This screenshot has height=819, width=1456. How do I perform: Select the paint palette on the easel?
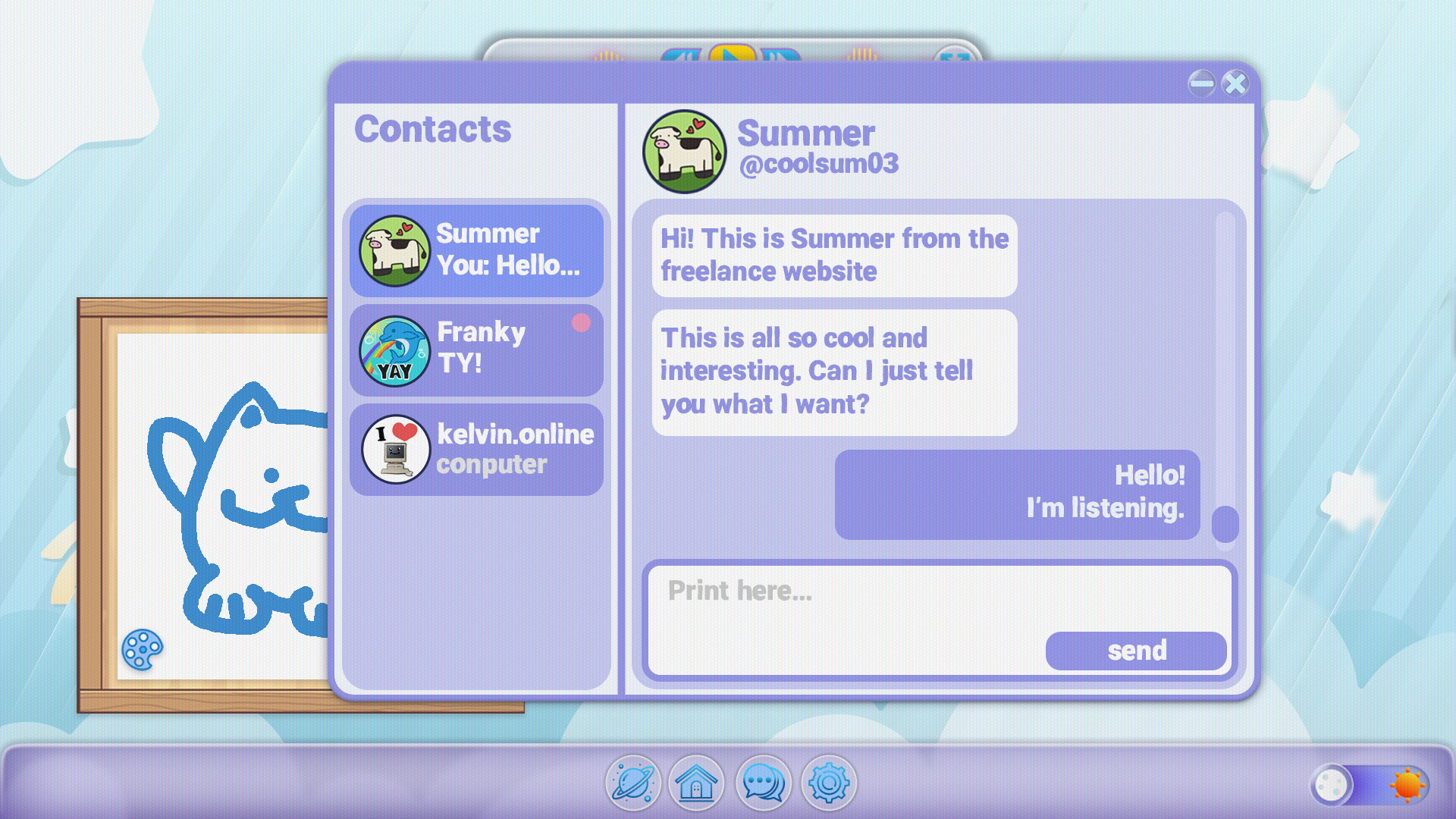click(143, 651)
